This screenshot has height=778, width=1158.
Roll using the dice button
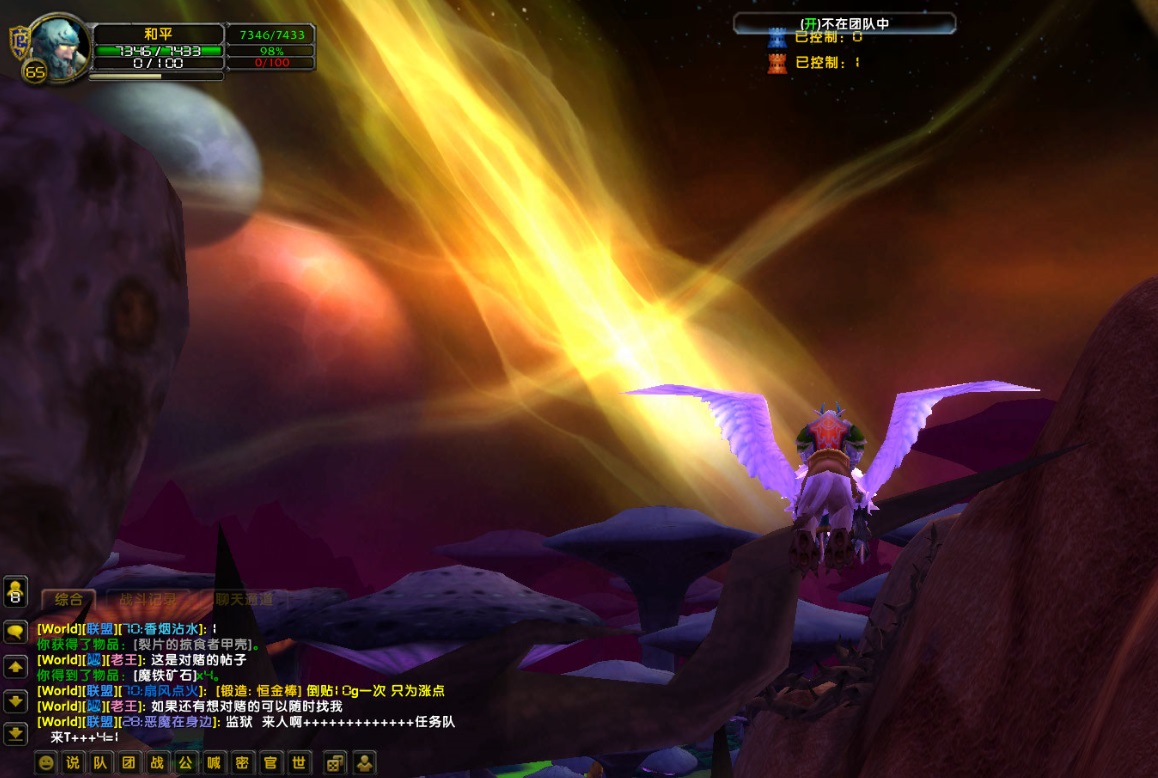click(x=336, y=762)
